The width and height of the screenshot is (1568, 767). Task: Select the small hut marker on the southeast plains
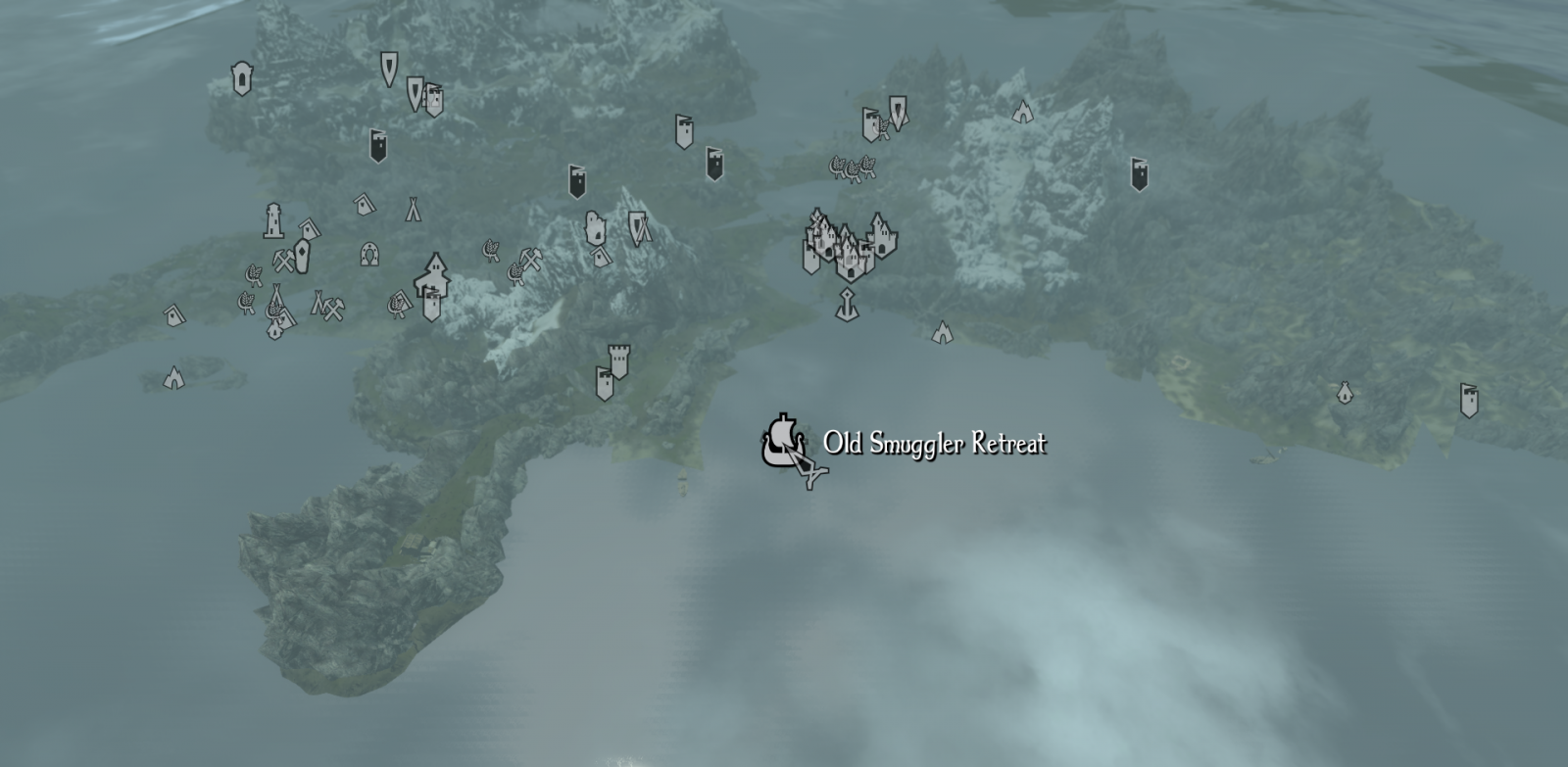pos(1345,393)
